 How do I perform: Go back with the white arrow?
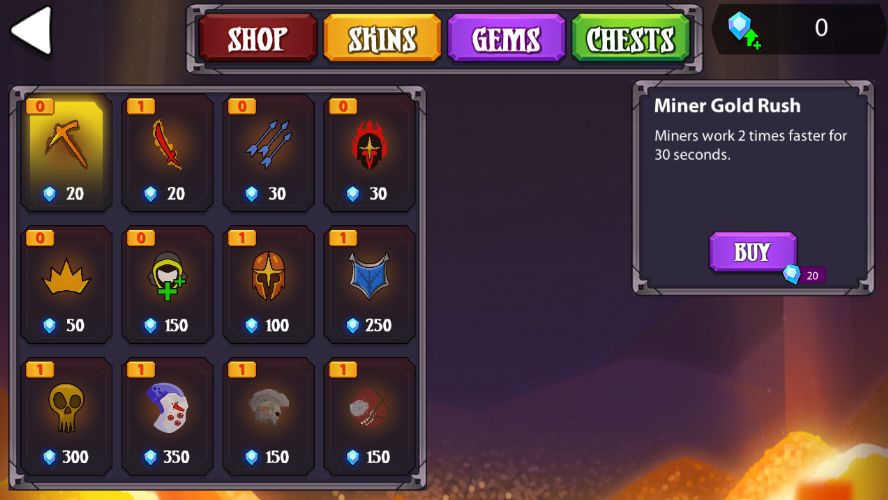(31, 32)
